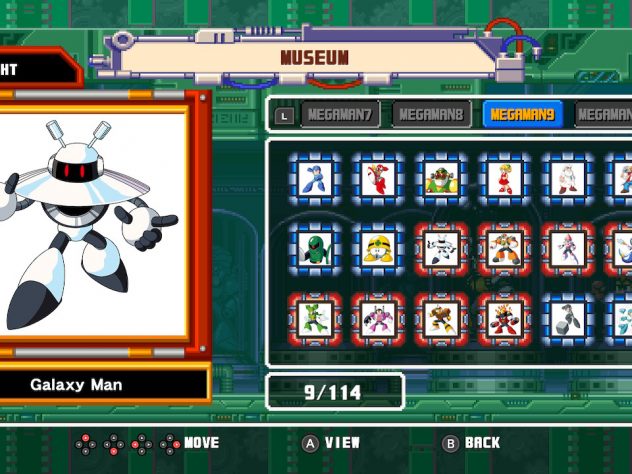Open the Roll portrait tile

(503, 178)
